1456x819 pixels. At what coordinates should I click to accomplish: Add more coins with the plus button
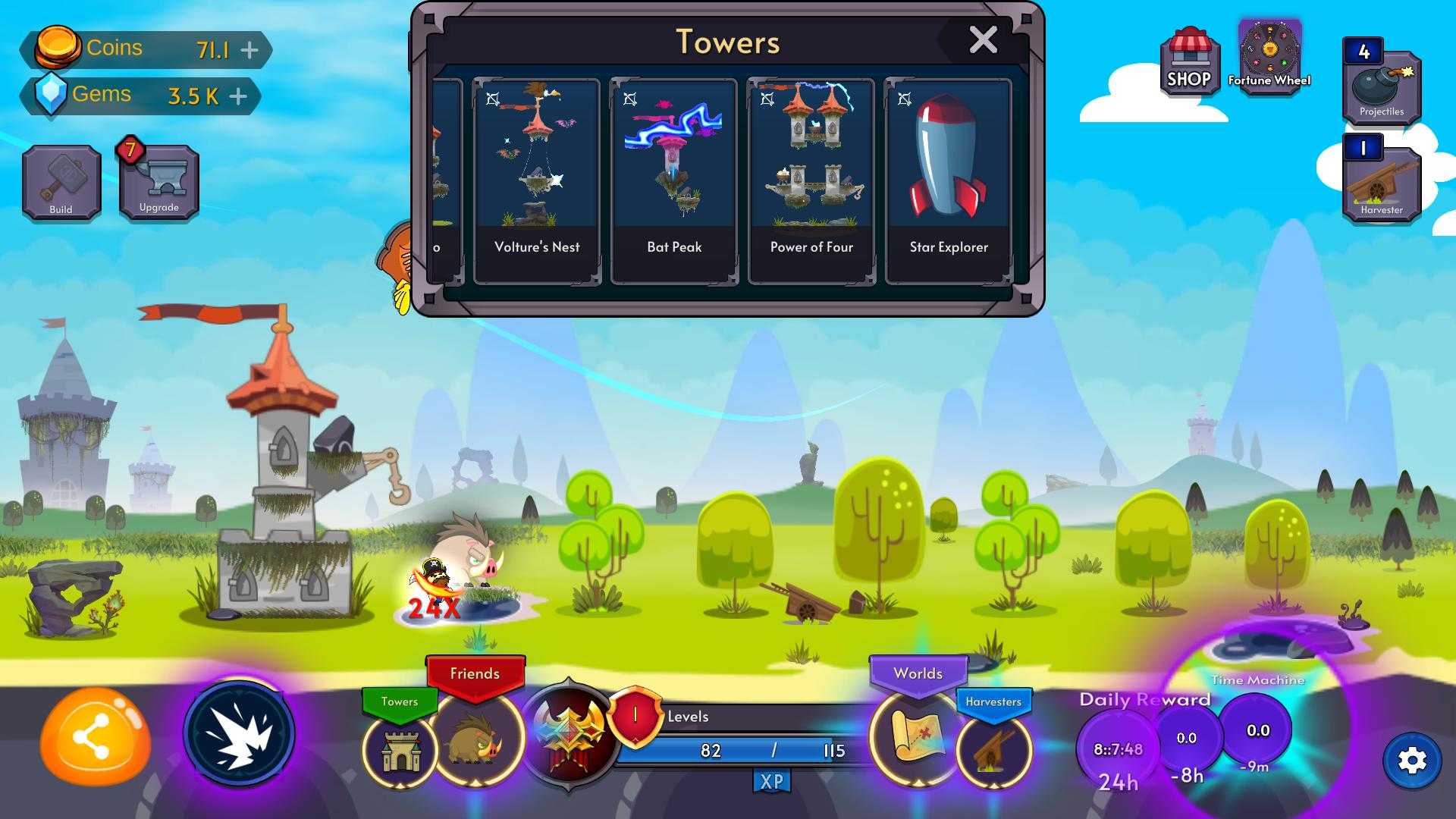point(249,50)
